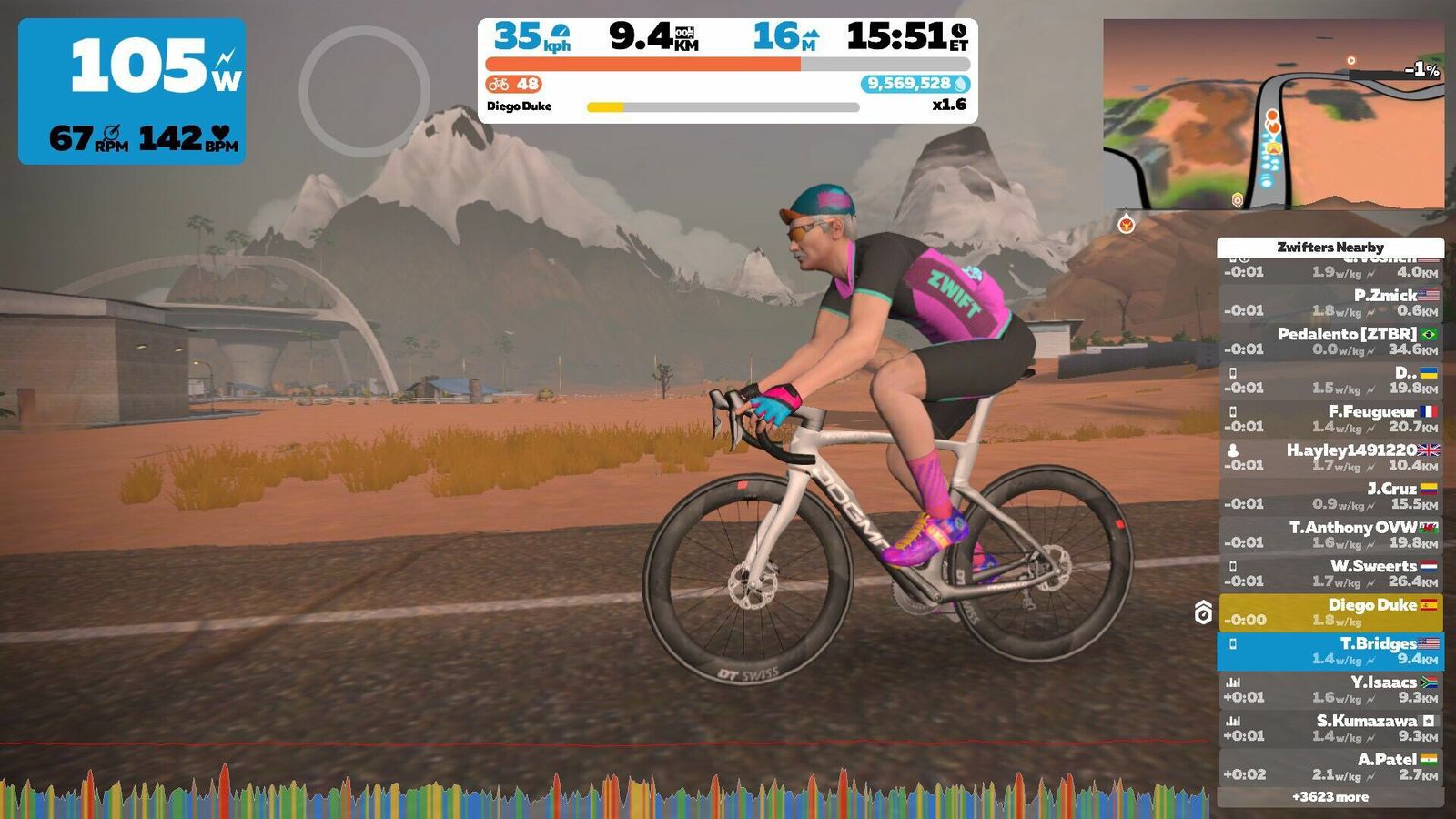Image resolution: width=1456 pixels, height=819 pixels.
Task: Click the highlighted Diego Duke row
Action: click(1330, 612)
